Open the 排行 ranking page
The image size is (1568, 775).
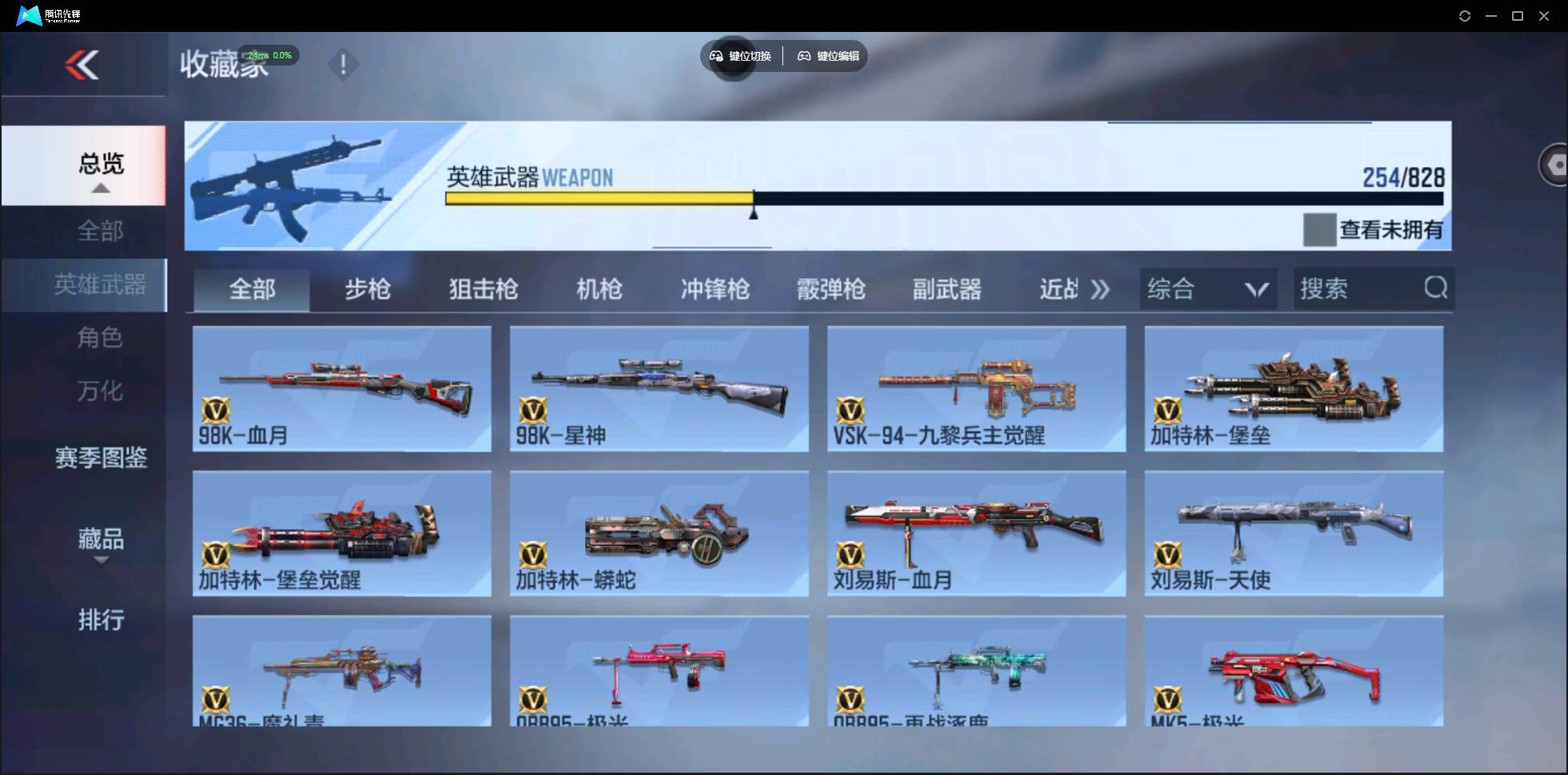pyautogui.click(x=101, y=620)
